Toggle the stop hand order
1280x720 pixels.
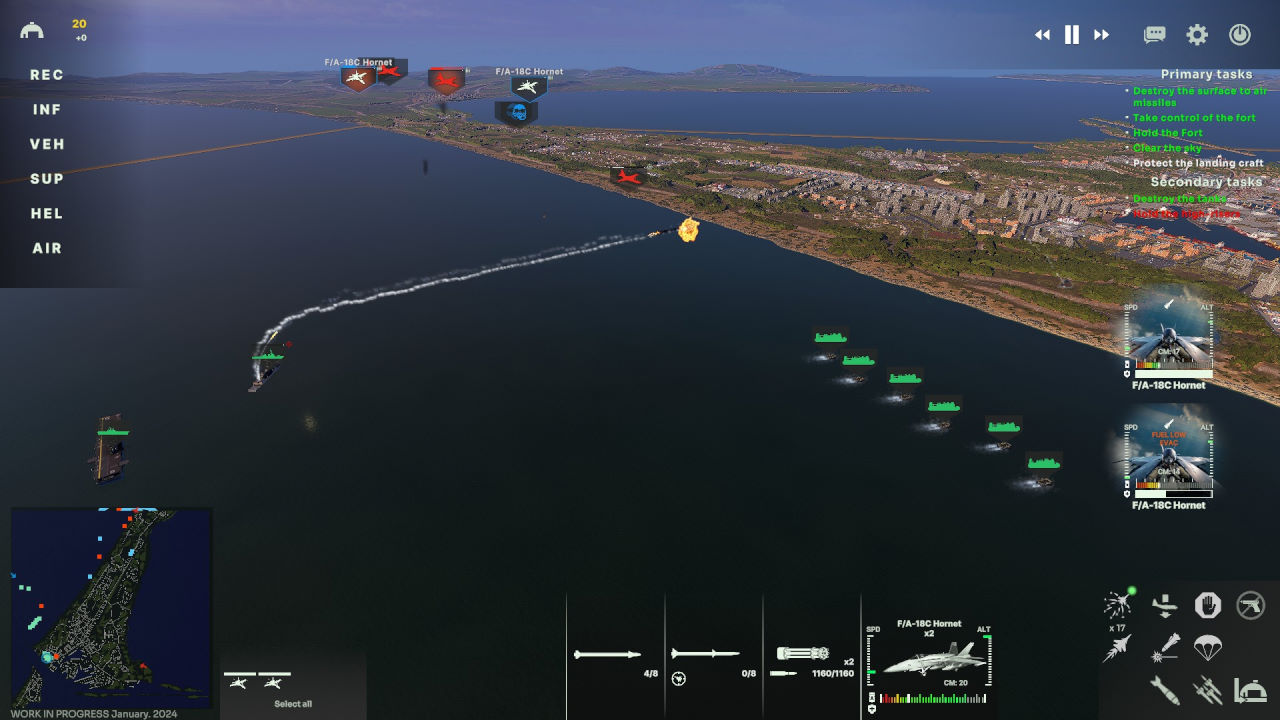click(x=1208, y=605)
